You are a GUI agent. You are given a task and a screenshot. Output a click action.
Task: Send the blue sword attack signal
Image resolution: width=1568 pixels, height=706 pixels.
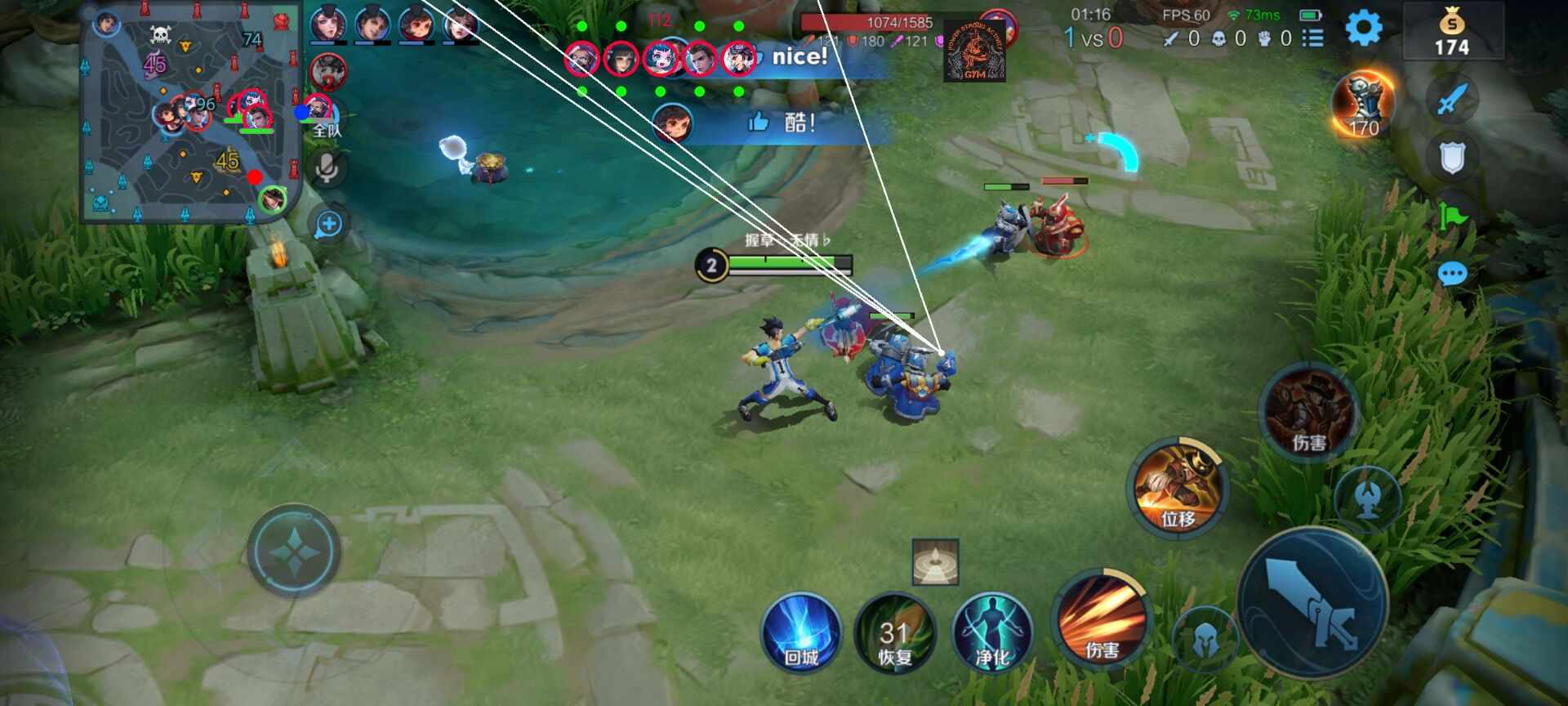[1452, 101]
